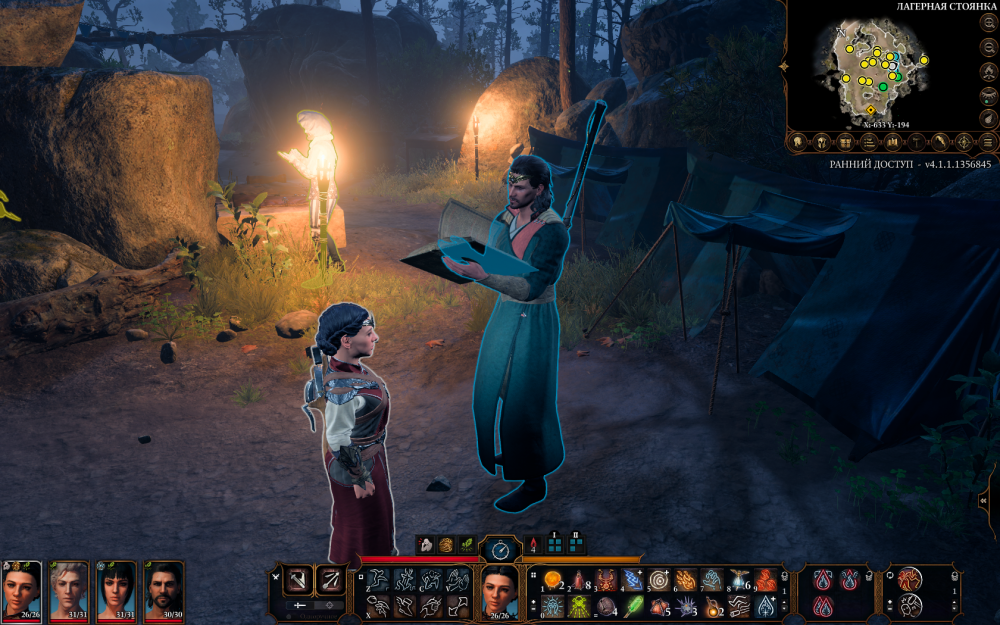Open the treasure chest inventory icon below the minimap
Image resolution: width=1000 pixels, height=625 pixels.
(x=845, y=141)
